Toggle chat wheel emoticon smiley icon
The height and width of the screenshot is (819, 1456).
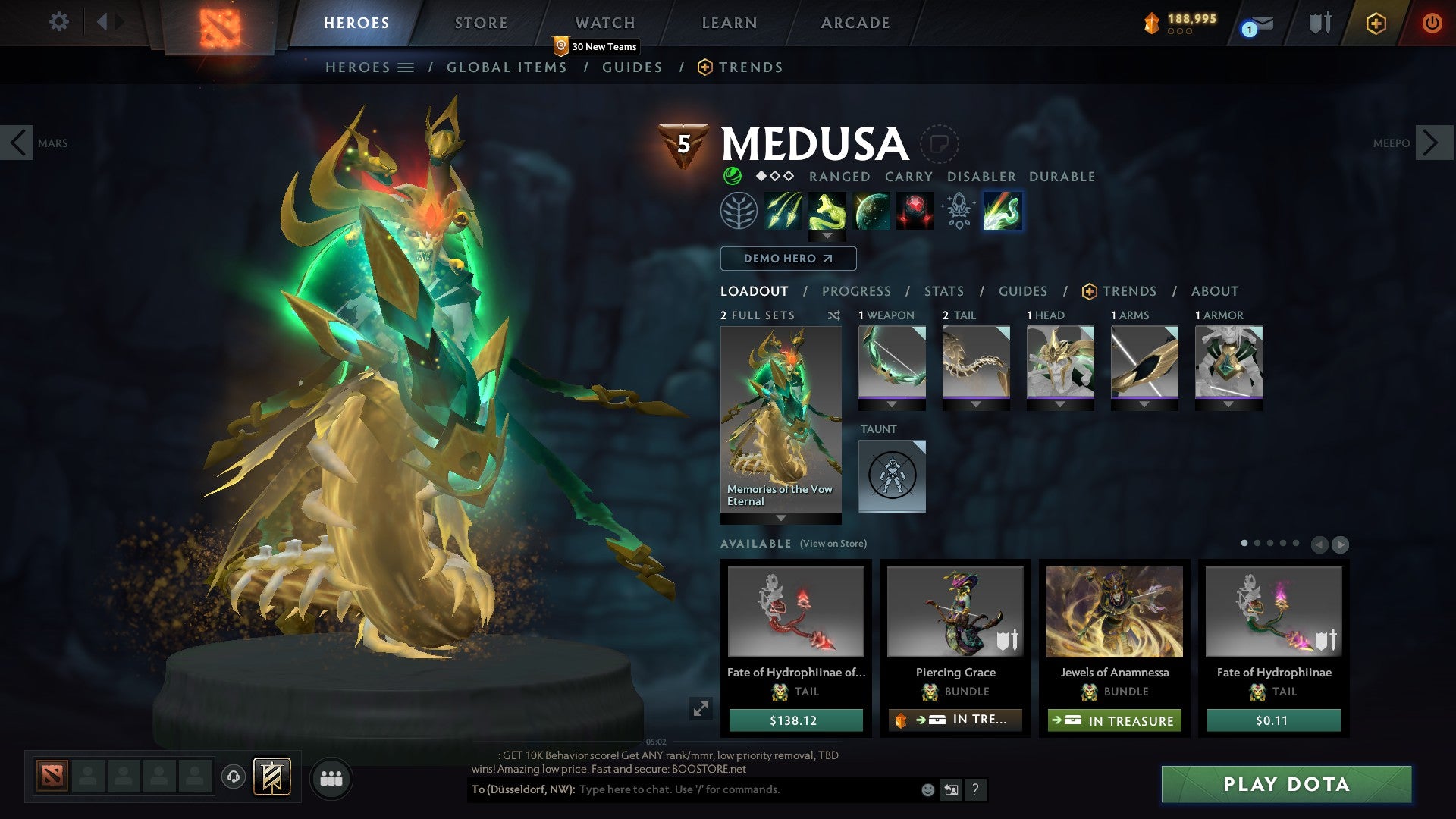927,790
